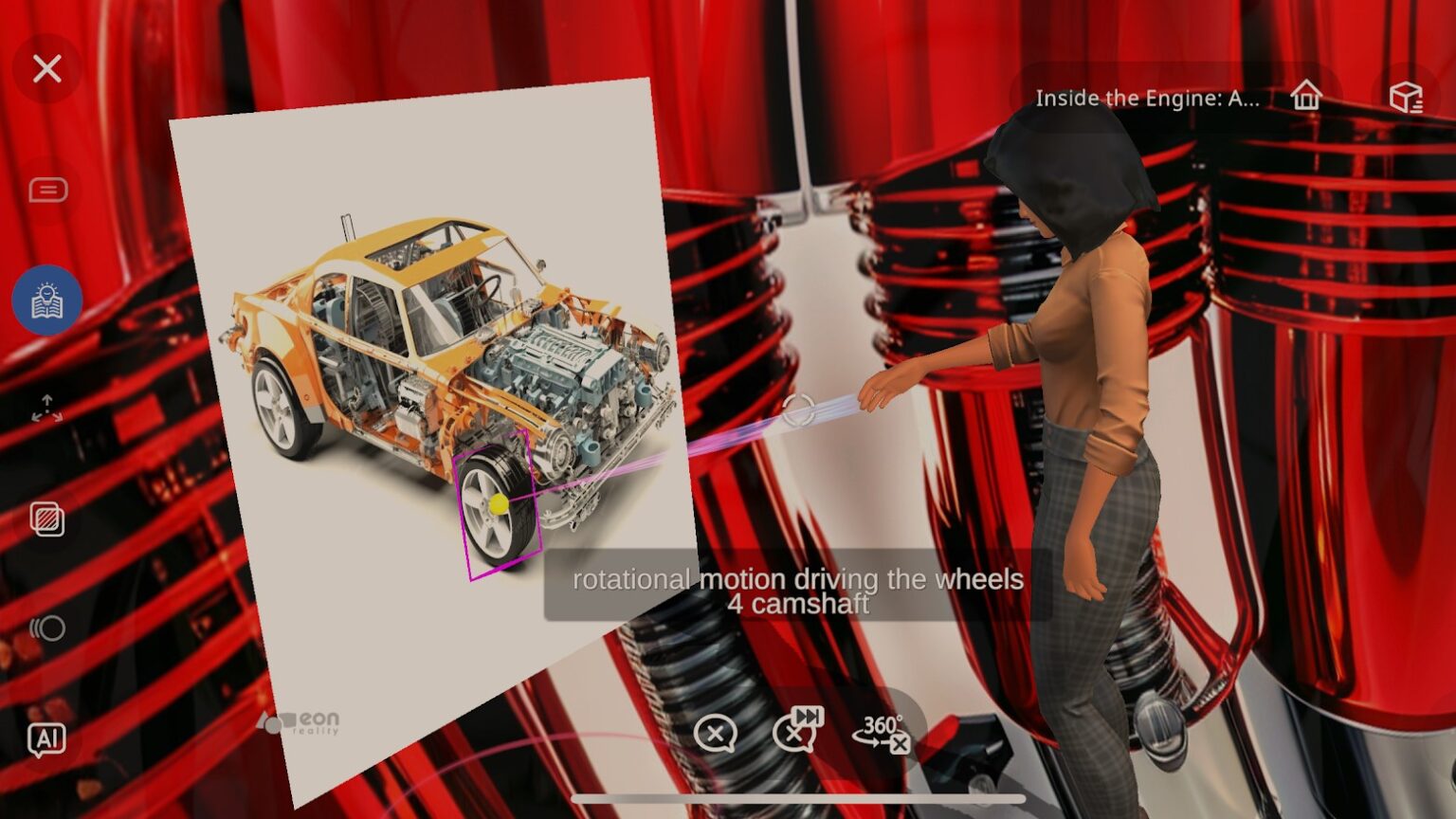
Task: Exit the 360° view mode
Action: click(x=881, y=733)
